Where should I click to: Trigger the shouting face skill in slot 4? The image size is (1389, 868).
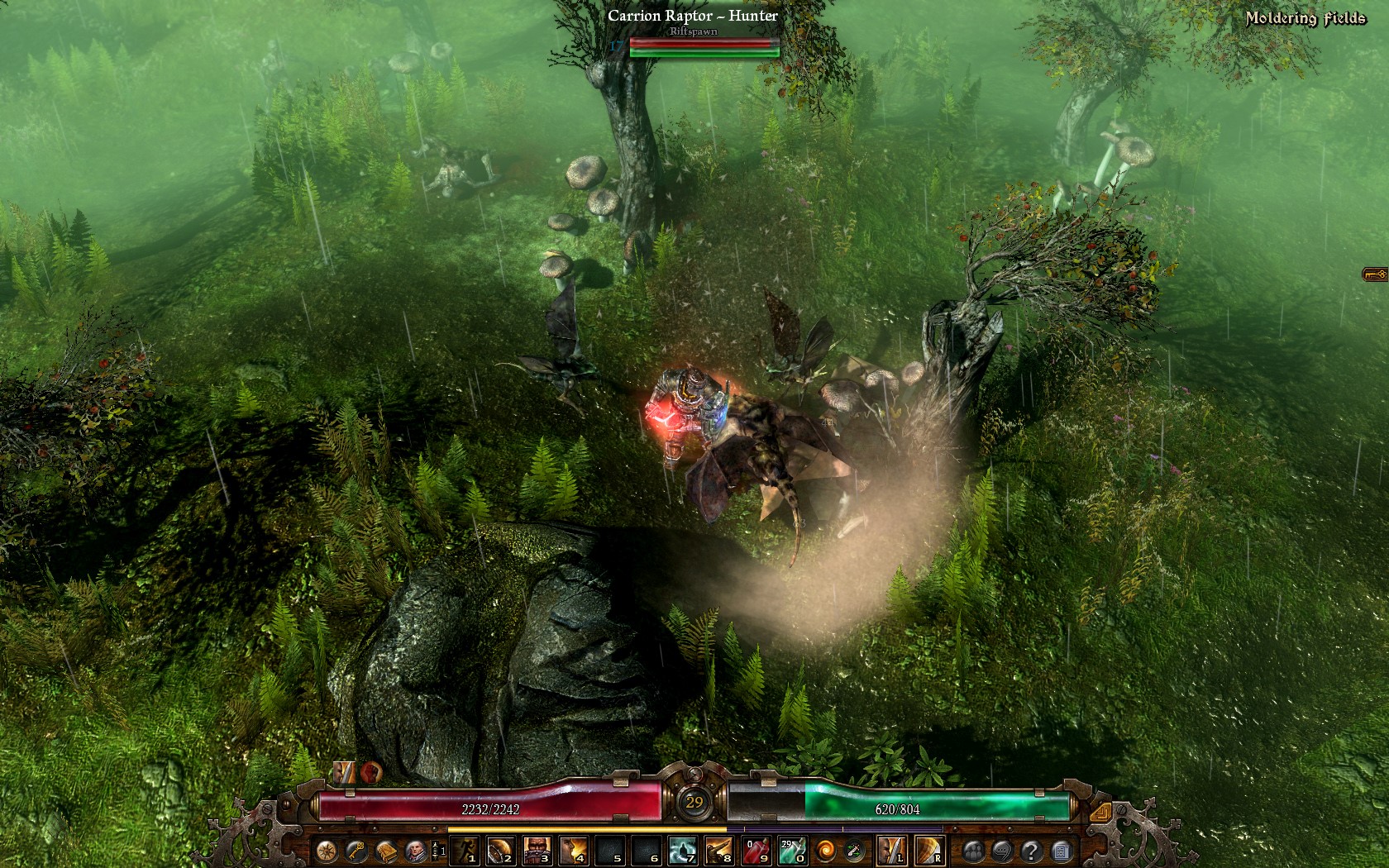pos(574,850)
